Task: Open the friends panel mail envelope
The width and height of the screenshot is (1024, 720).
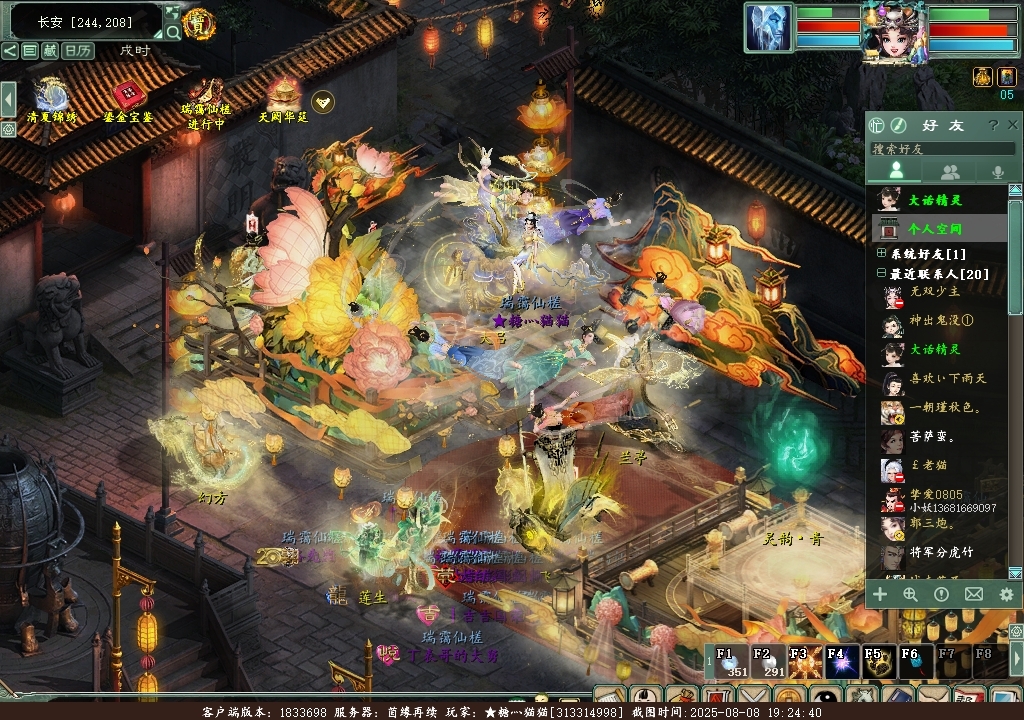Action: [x=973, y=594]
